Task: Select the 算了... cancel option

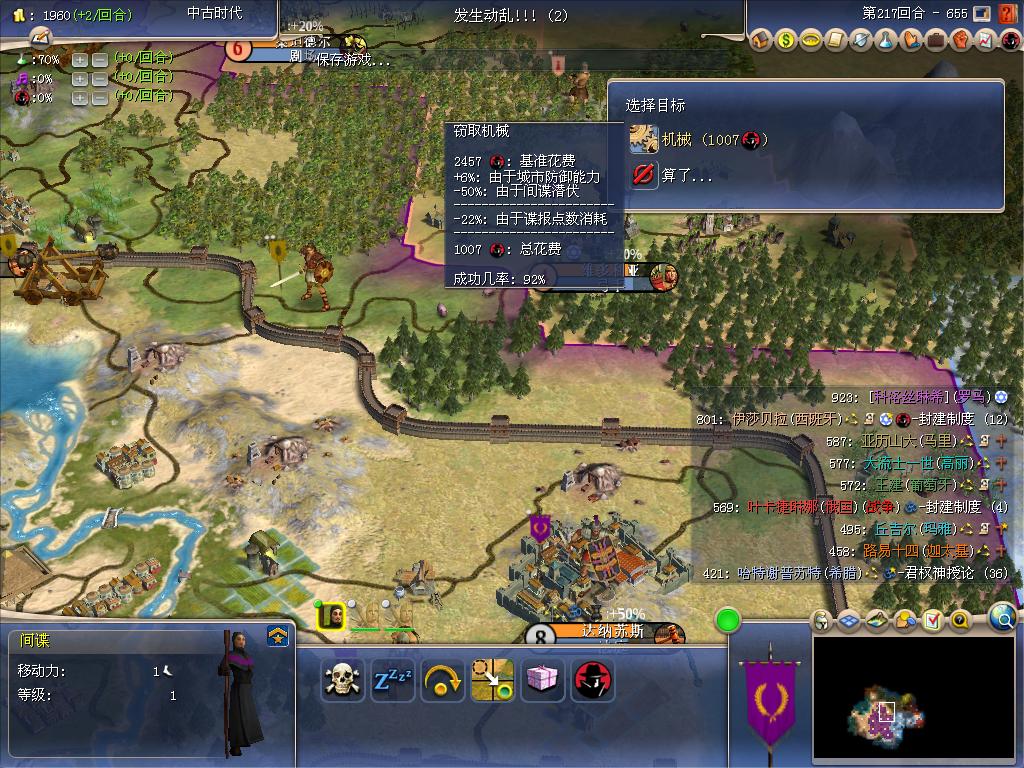Action: click(x=686, y=175)
